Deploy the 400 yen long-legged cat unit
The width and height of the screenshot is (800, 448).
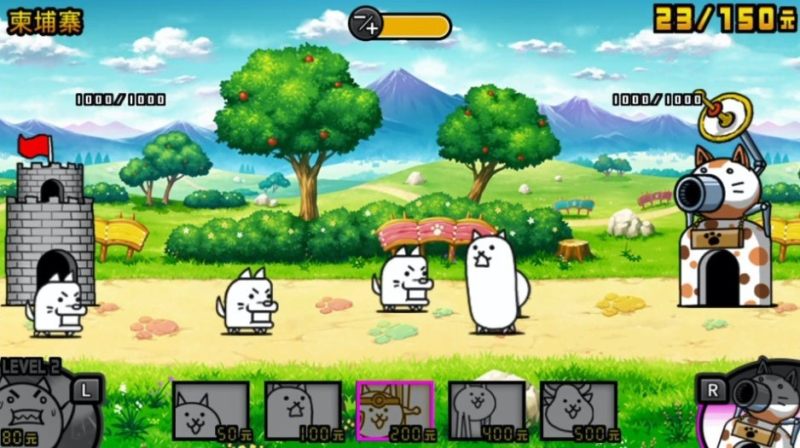(486, 411)
